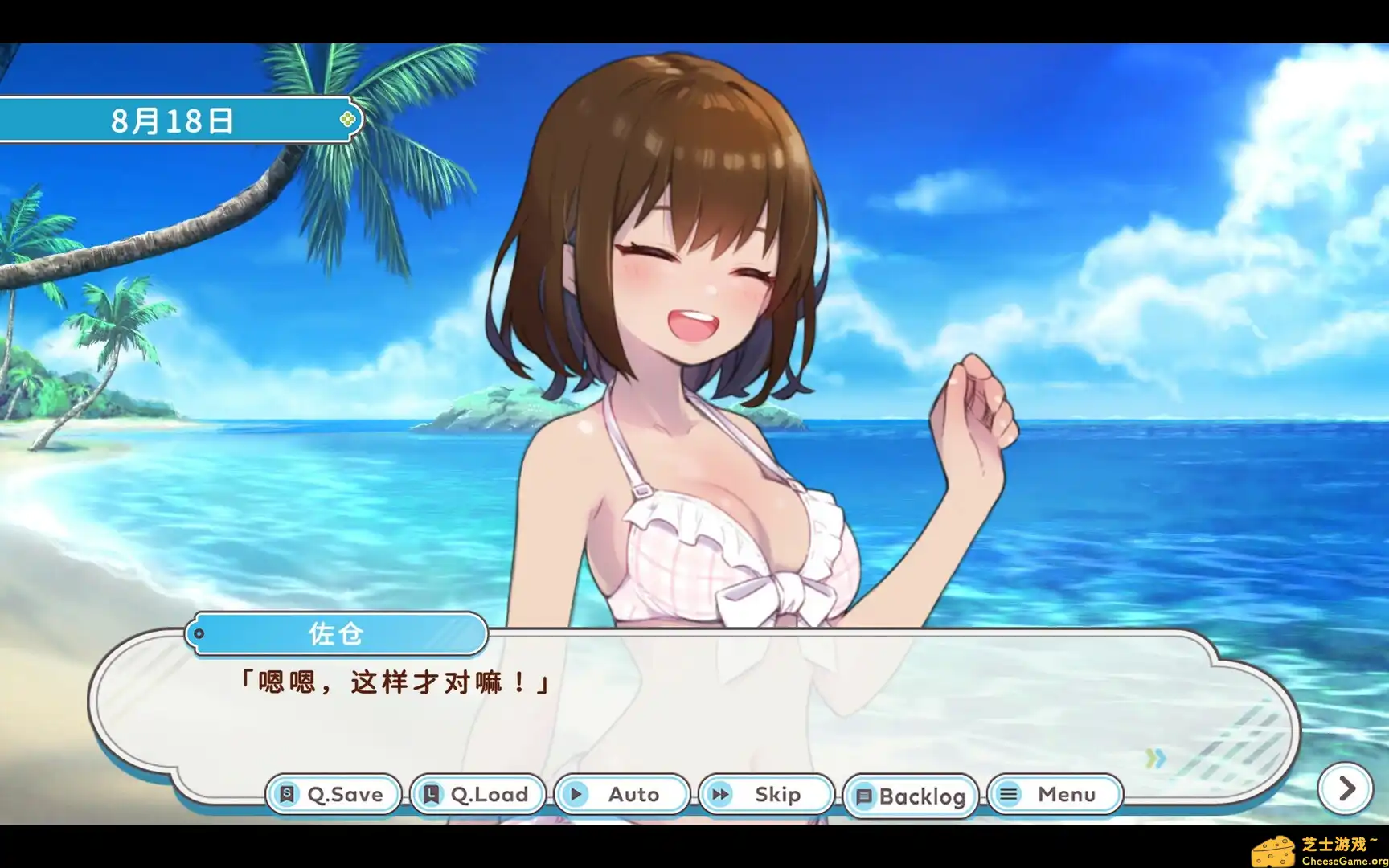Viewport: 1389px width, 868px height.
Task: Click the double-chevron indicator inside the dialogue box
Action: [x=1155, y=756]
